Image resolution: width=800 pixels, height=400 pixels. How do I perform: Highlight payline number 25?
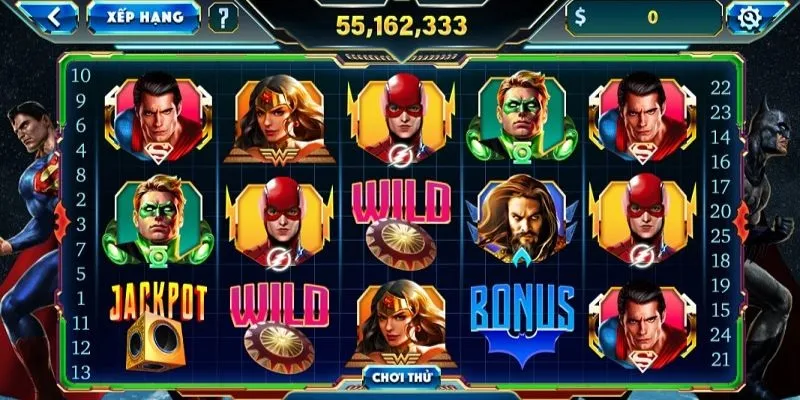719,235
